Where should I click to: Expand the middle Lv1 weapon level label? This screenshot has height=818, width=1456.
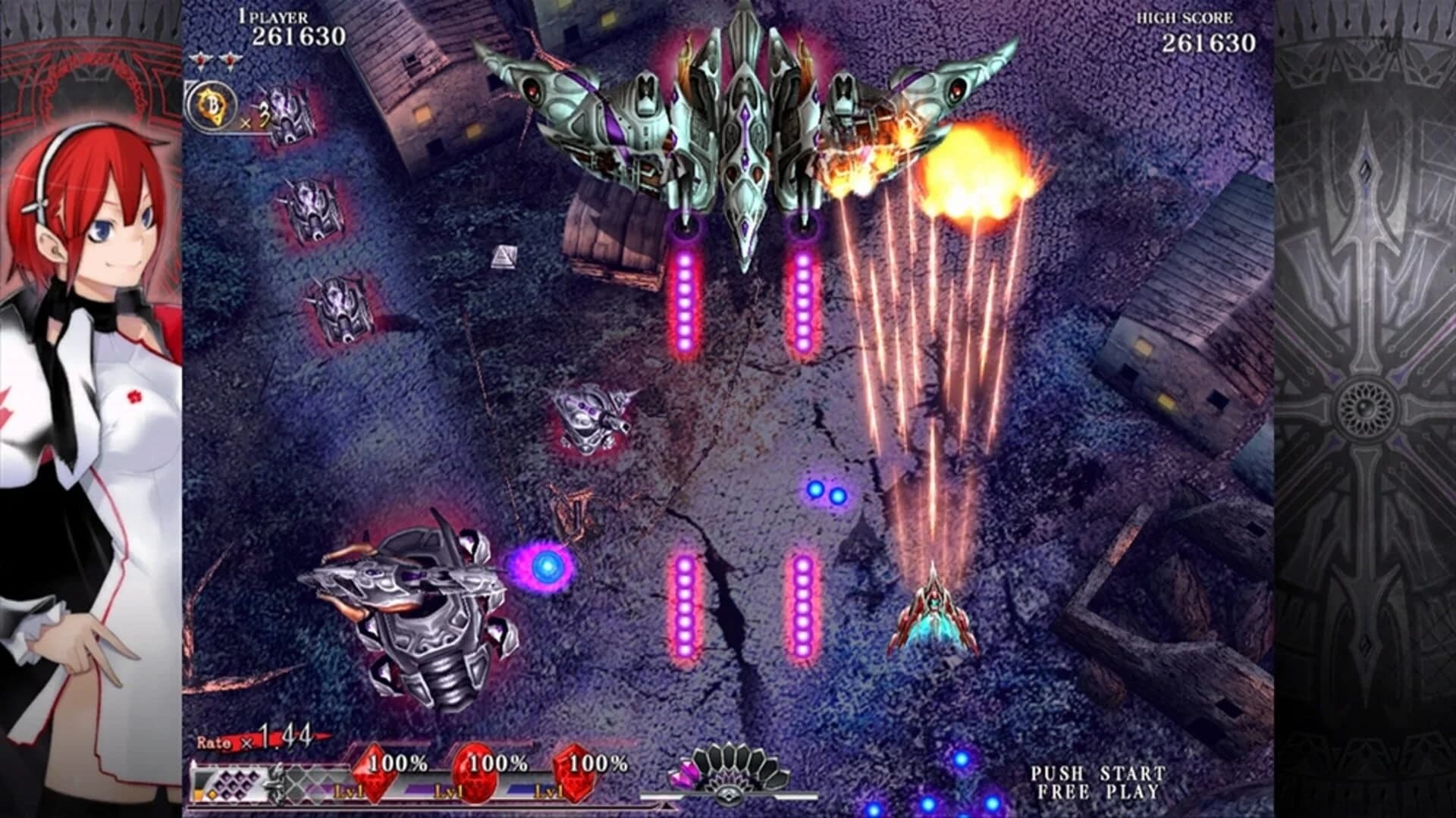click(x=449, y=792)
